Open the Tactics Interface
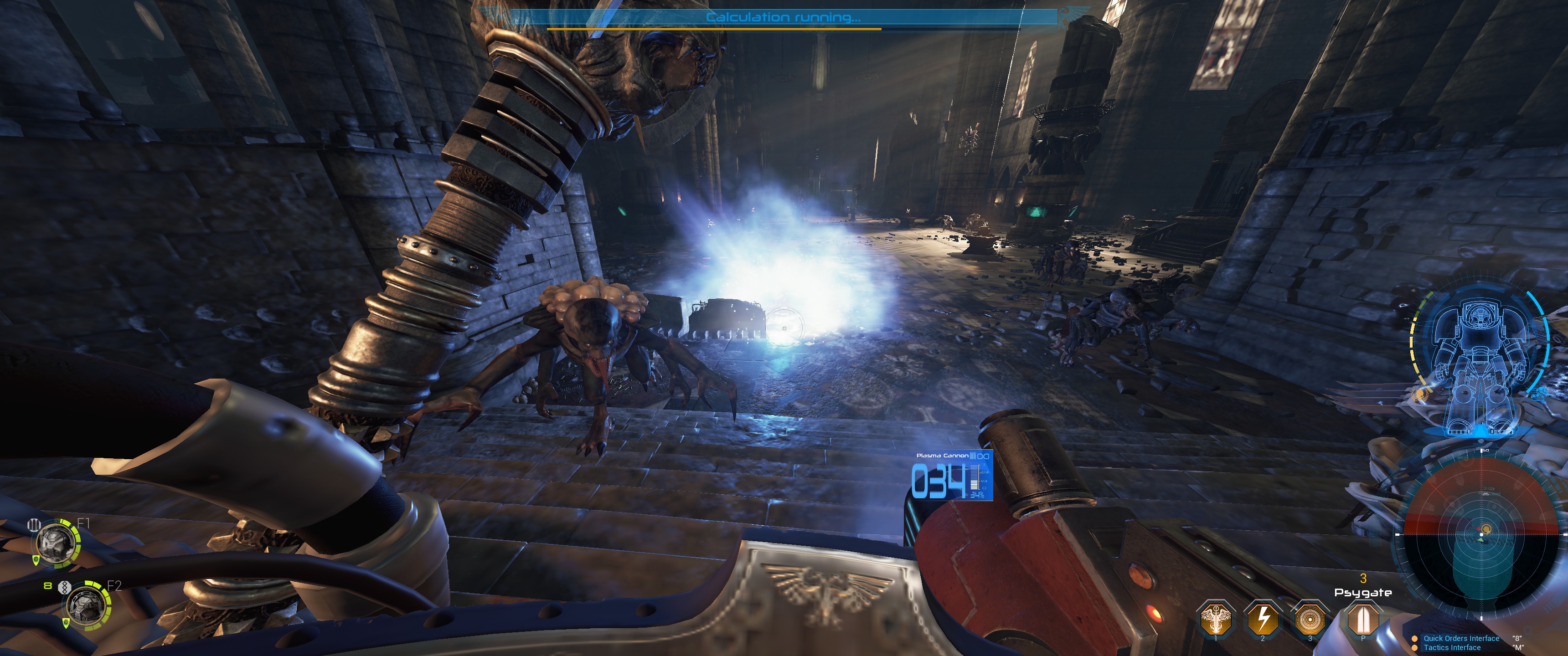 click(1452, 647)
